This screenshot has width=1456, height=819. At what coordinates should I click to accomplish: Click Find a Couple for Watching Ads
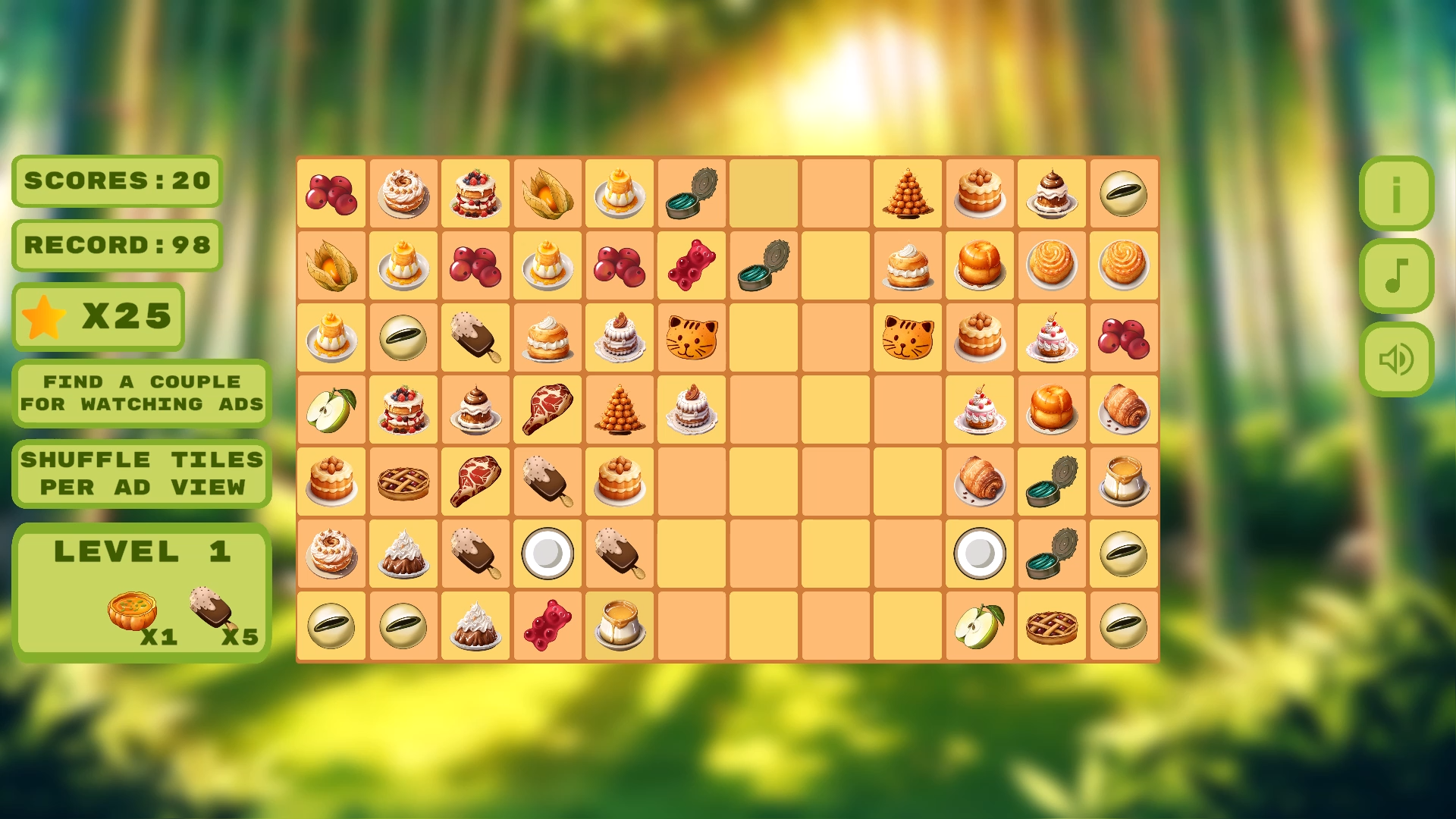(x=140, y=393)
